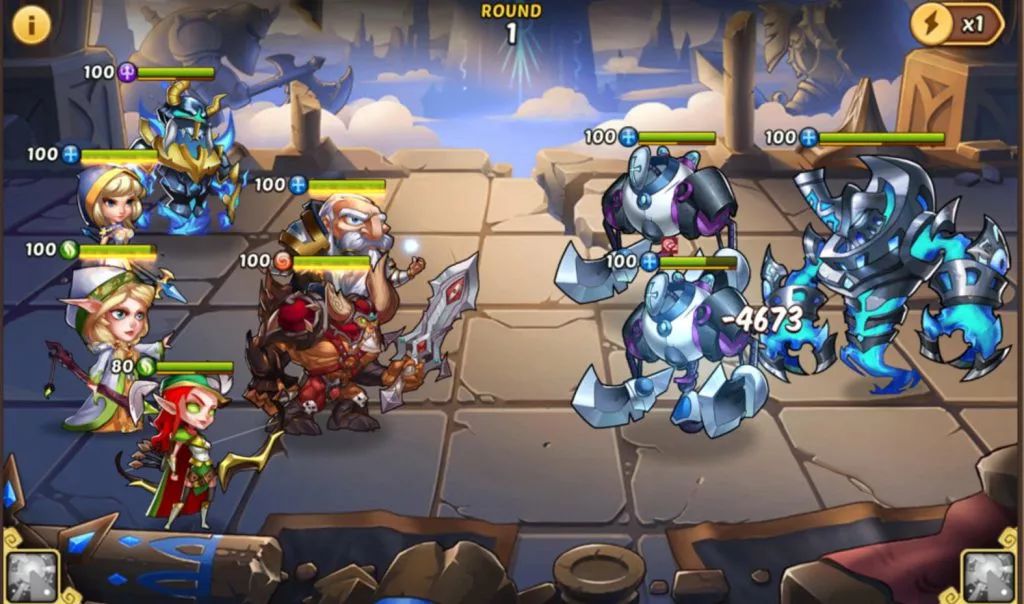Select the greyed-out portrait in the bottom-left corner
1024x604 pixels.
(32, 575)
